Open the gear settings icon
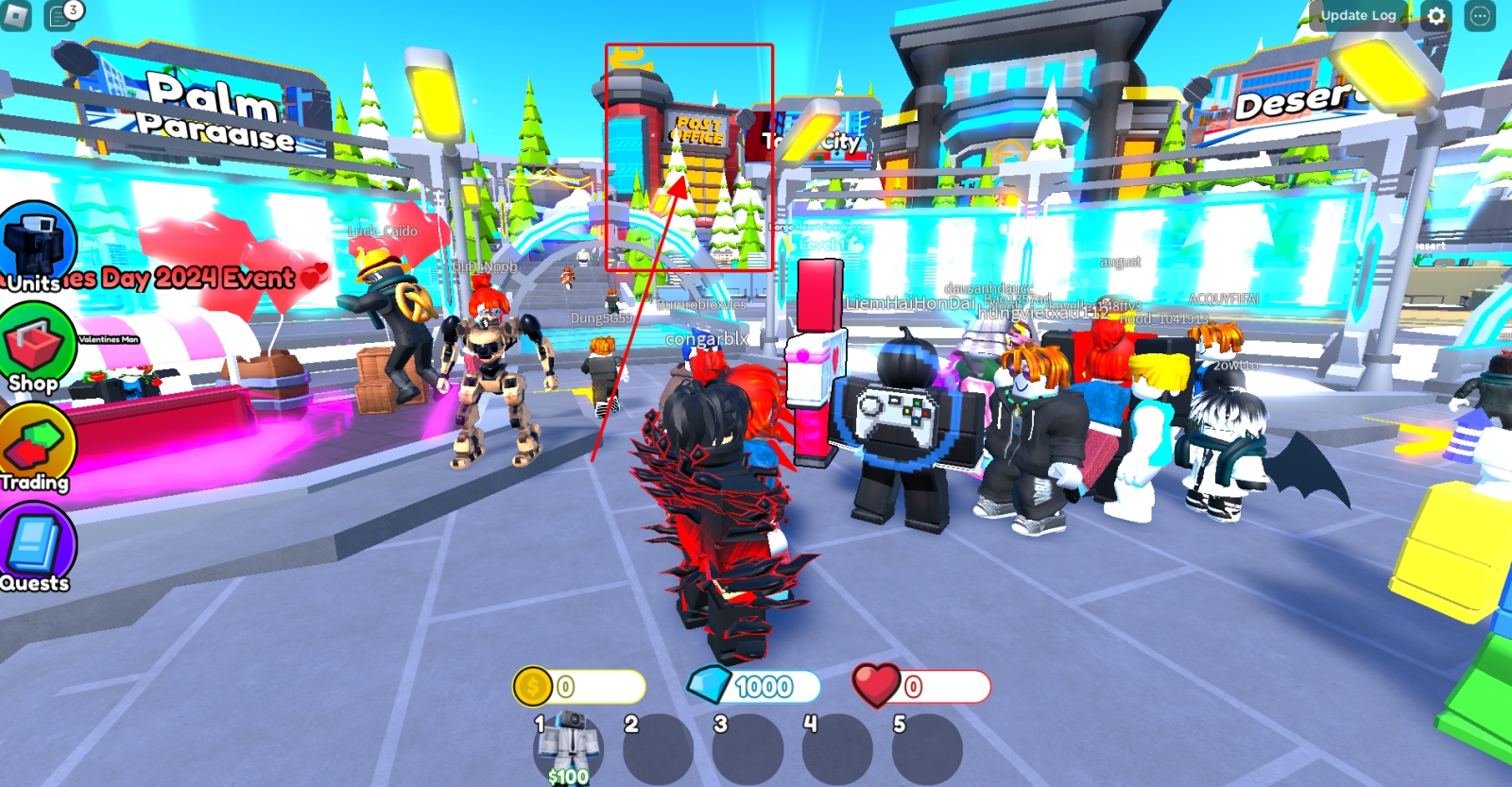 [x=1436, y=16]
